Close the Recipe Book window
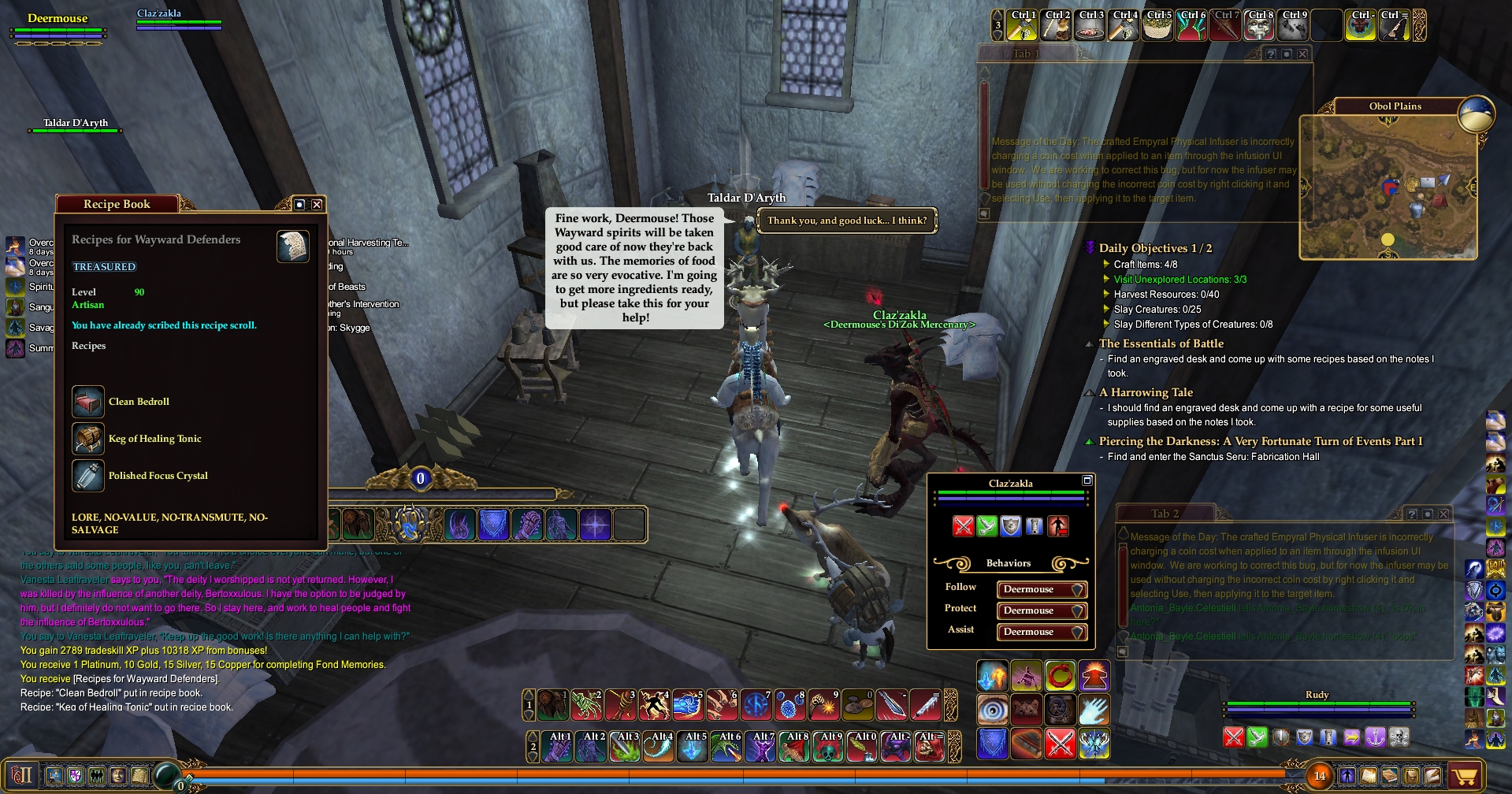The image size is (1512, 794). point(317,205)
